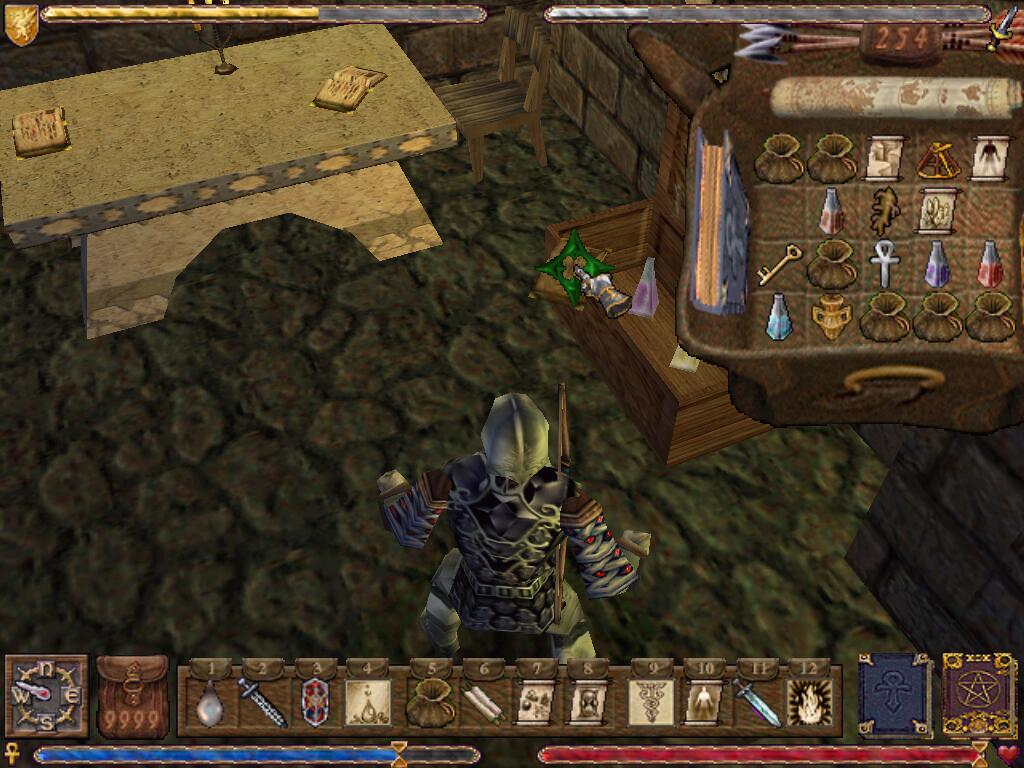Select the light blue potion in backpack
Screen dimensions: 1024x768
[x=778, y=315]
